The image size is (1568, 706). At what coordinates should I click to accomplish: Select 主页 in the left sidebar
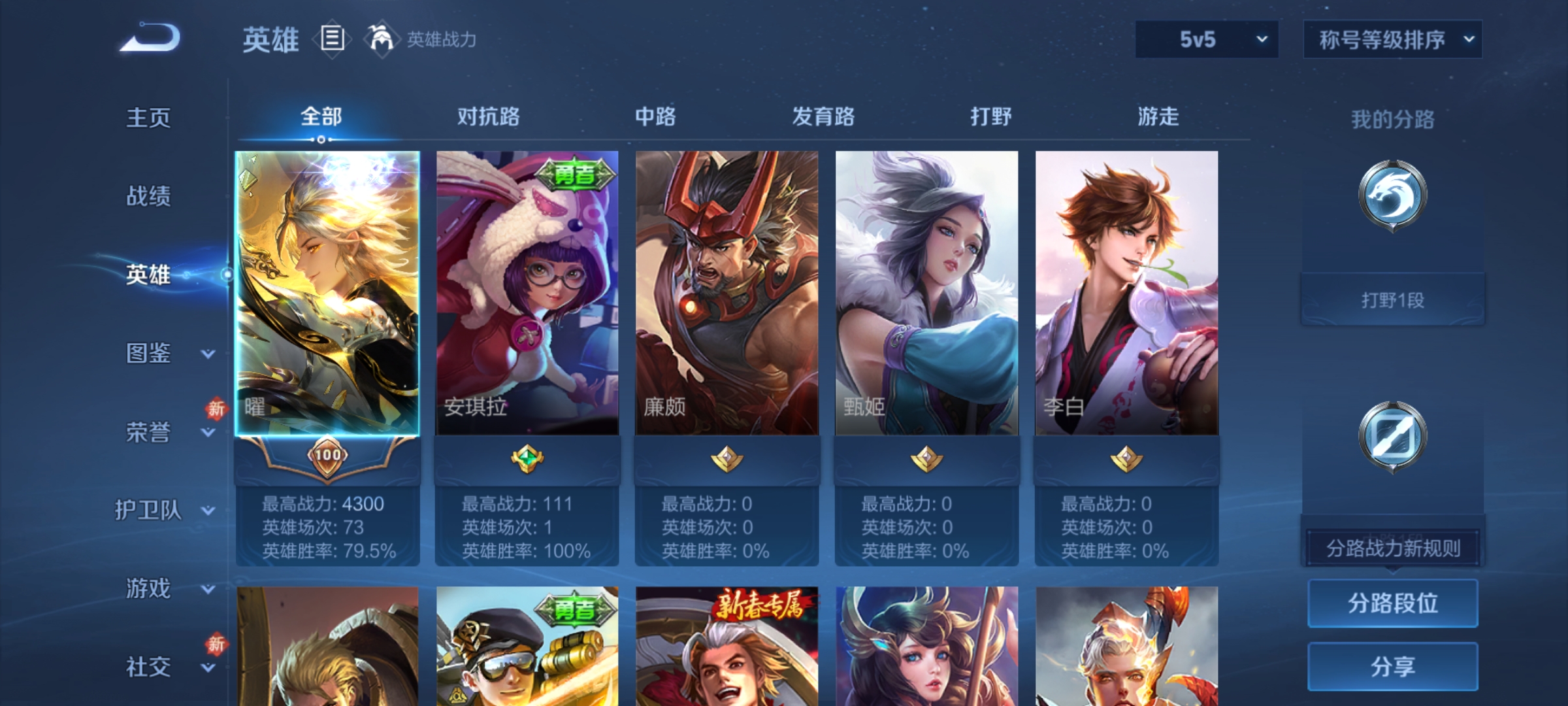pos(148,118)
